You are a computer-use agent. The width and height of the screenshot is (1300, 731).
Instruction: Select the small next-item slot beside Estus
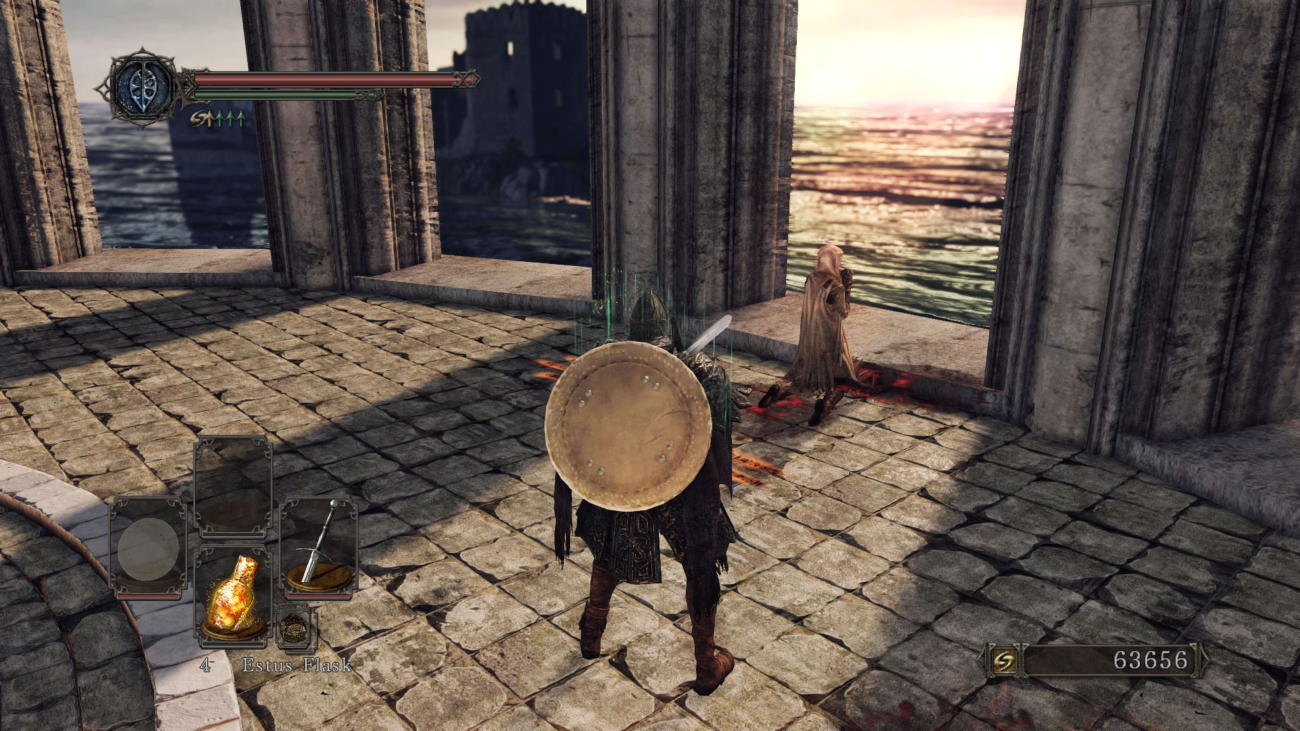[294, 628]
